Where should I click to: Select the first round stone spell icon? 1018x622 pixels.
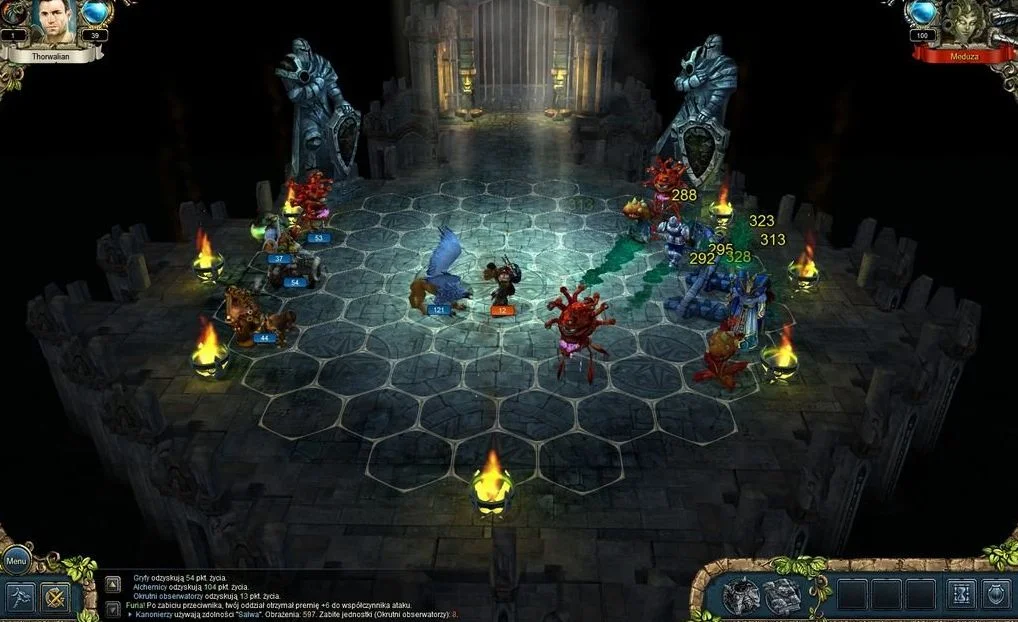[x=741, y=596]
